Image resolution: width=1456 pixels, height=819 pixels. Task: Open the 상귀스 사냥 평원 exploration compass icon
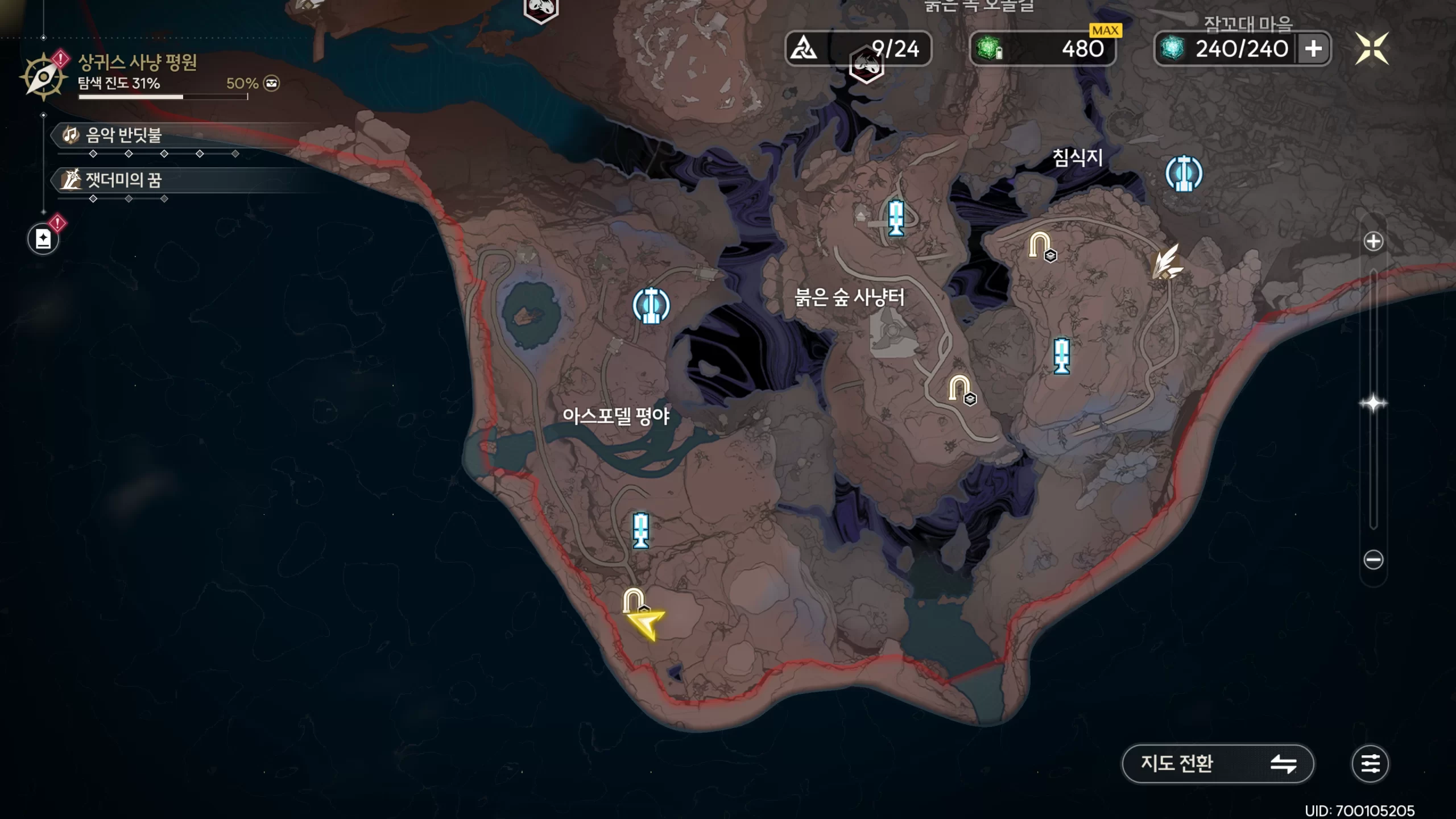[x=43, y=77]
